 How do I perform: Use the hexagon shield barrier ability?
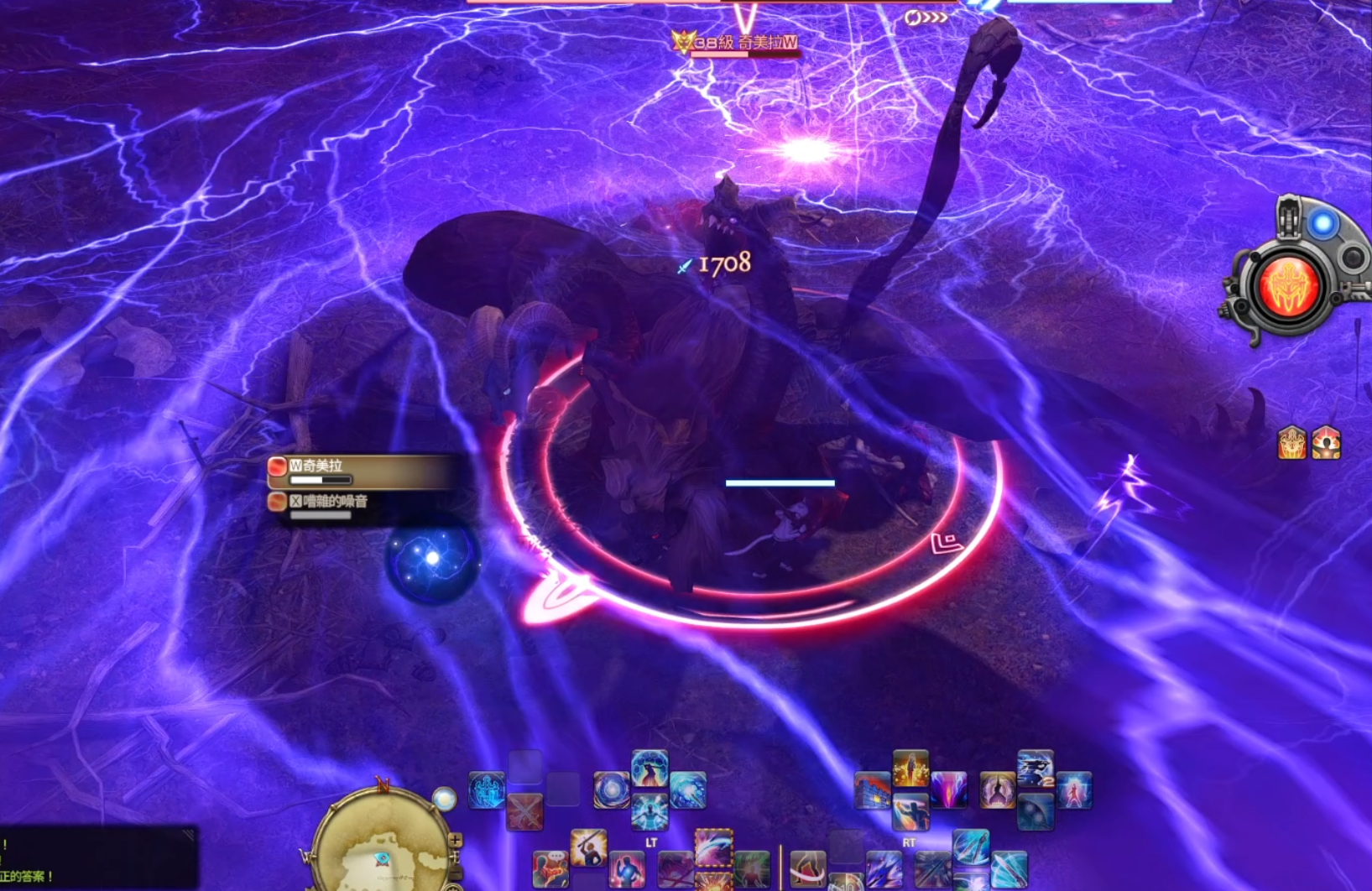649,769
